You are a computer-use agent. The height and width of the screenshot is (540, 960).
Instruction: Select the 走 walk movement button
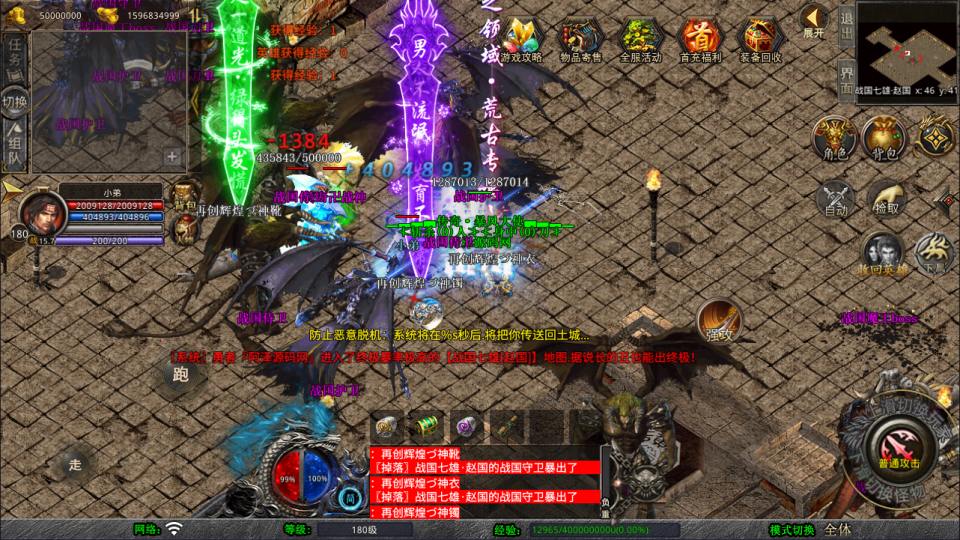(75, 464)
